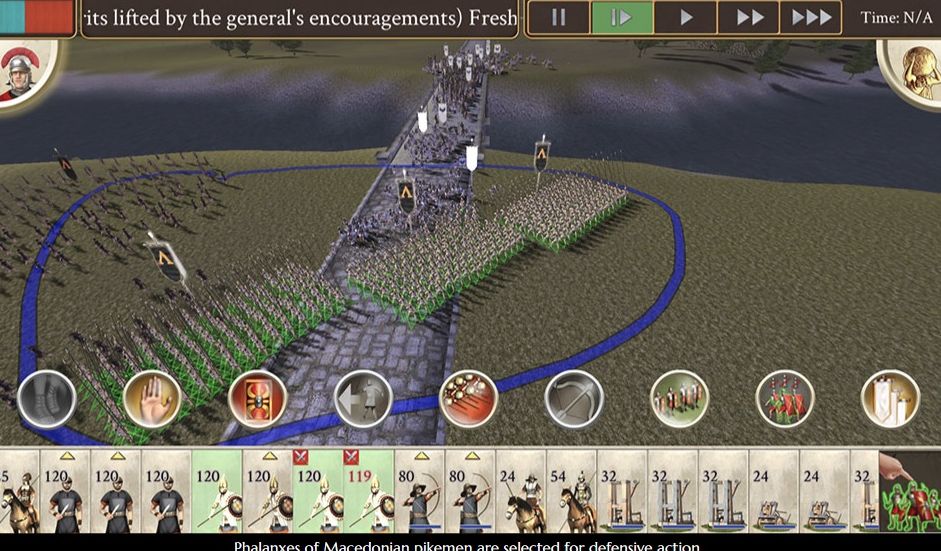Click the greyed bow fire-at-will icon
941x551 pixels.
(x=574, y=398)
